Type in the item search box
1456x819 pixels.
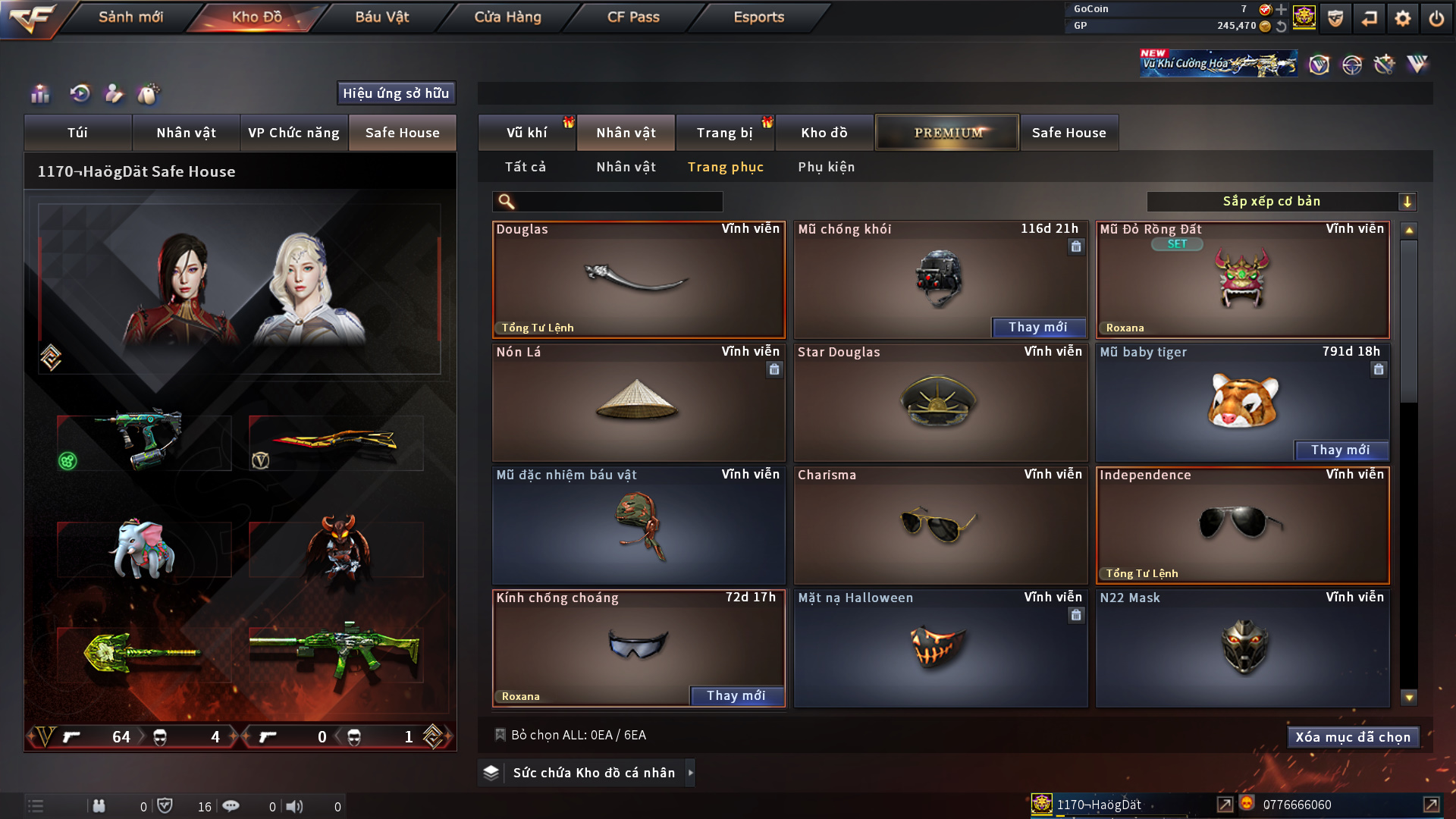click(x=618, y=202)
